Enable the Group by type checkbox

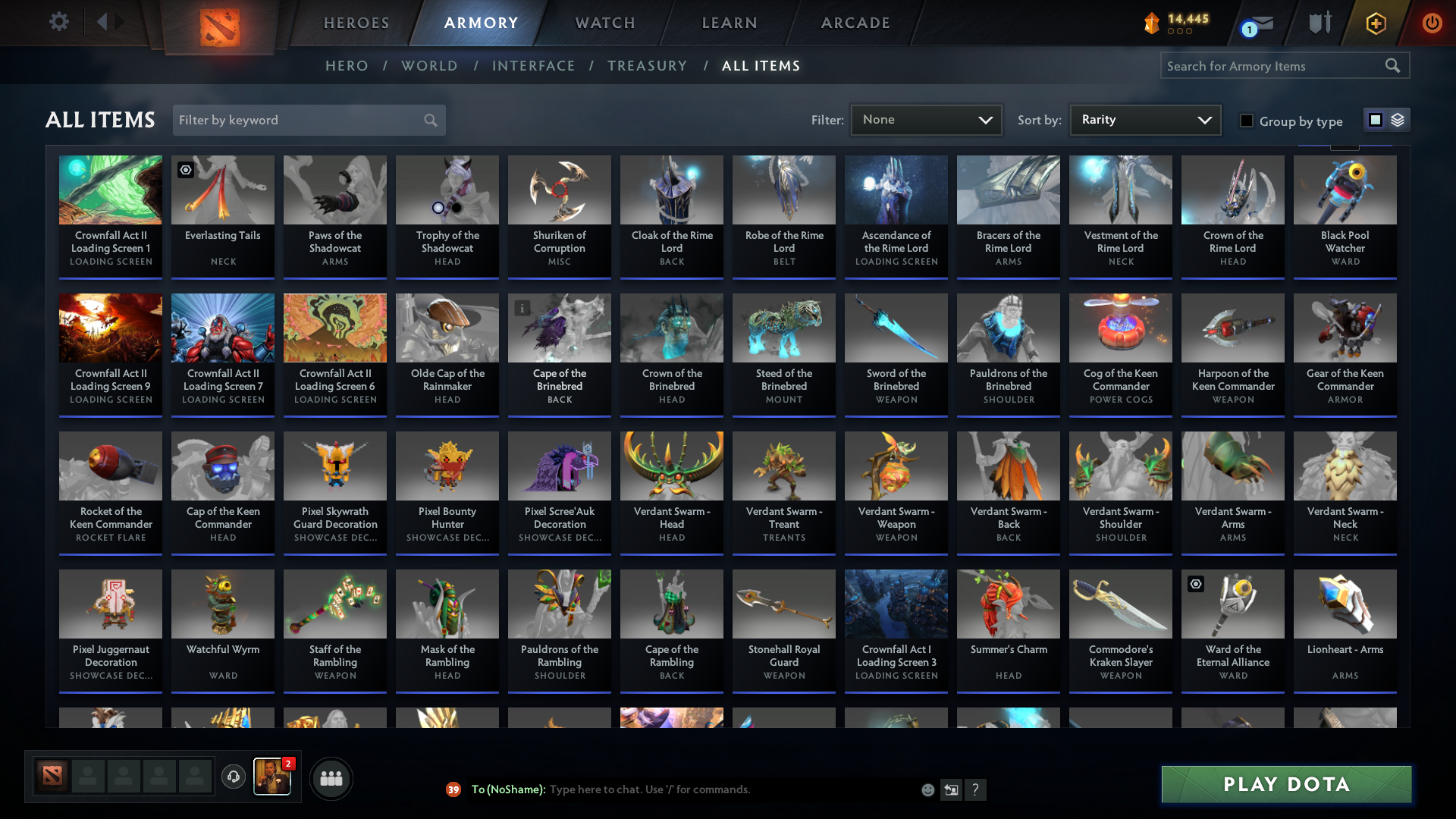(1247, 121)
